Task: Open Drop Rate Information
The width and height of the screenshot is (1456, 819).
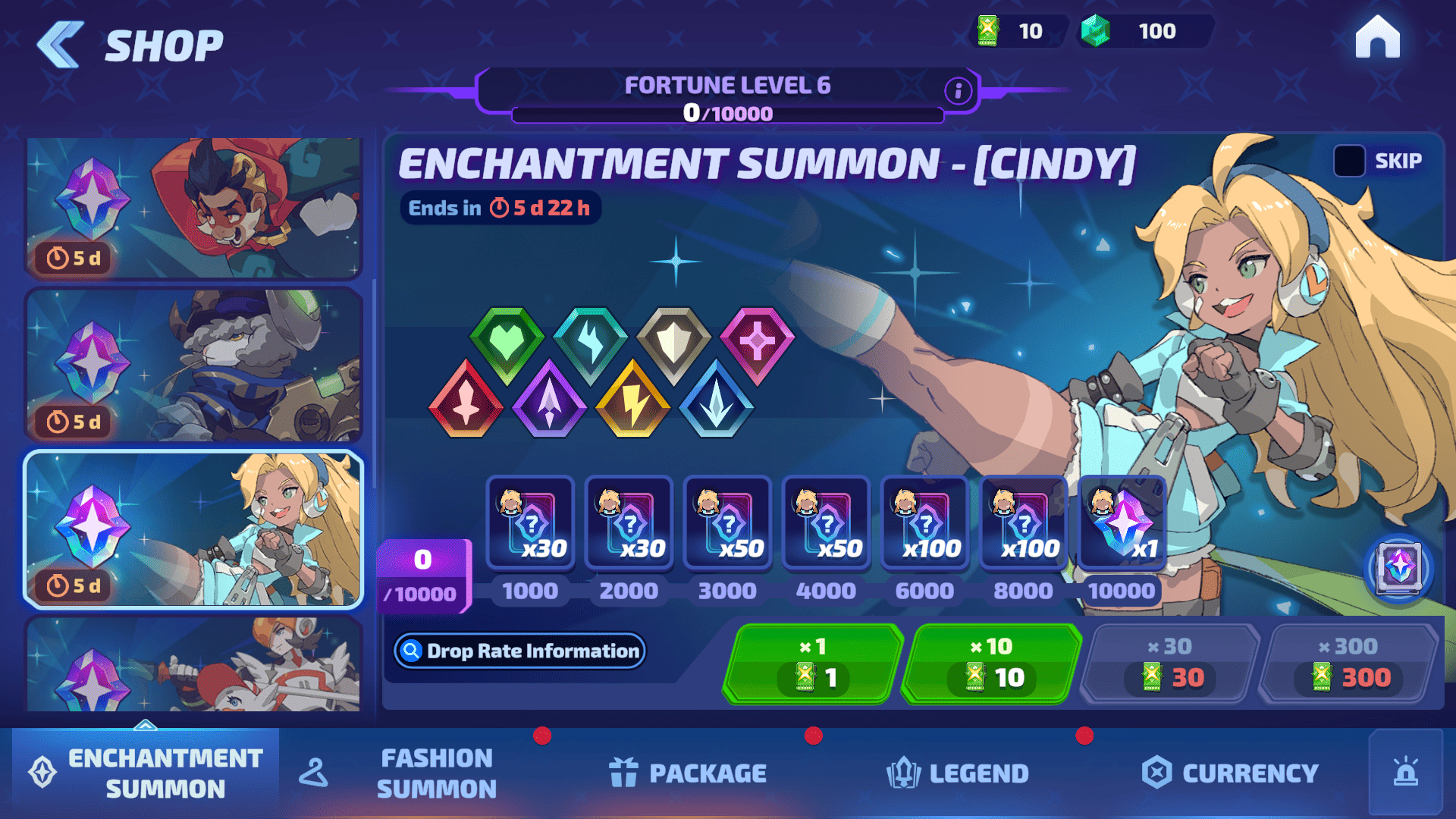Action: [x=520, y=651]
